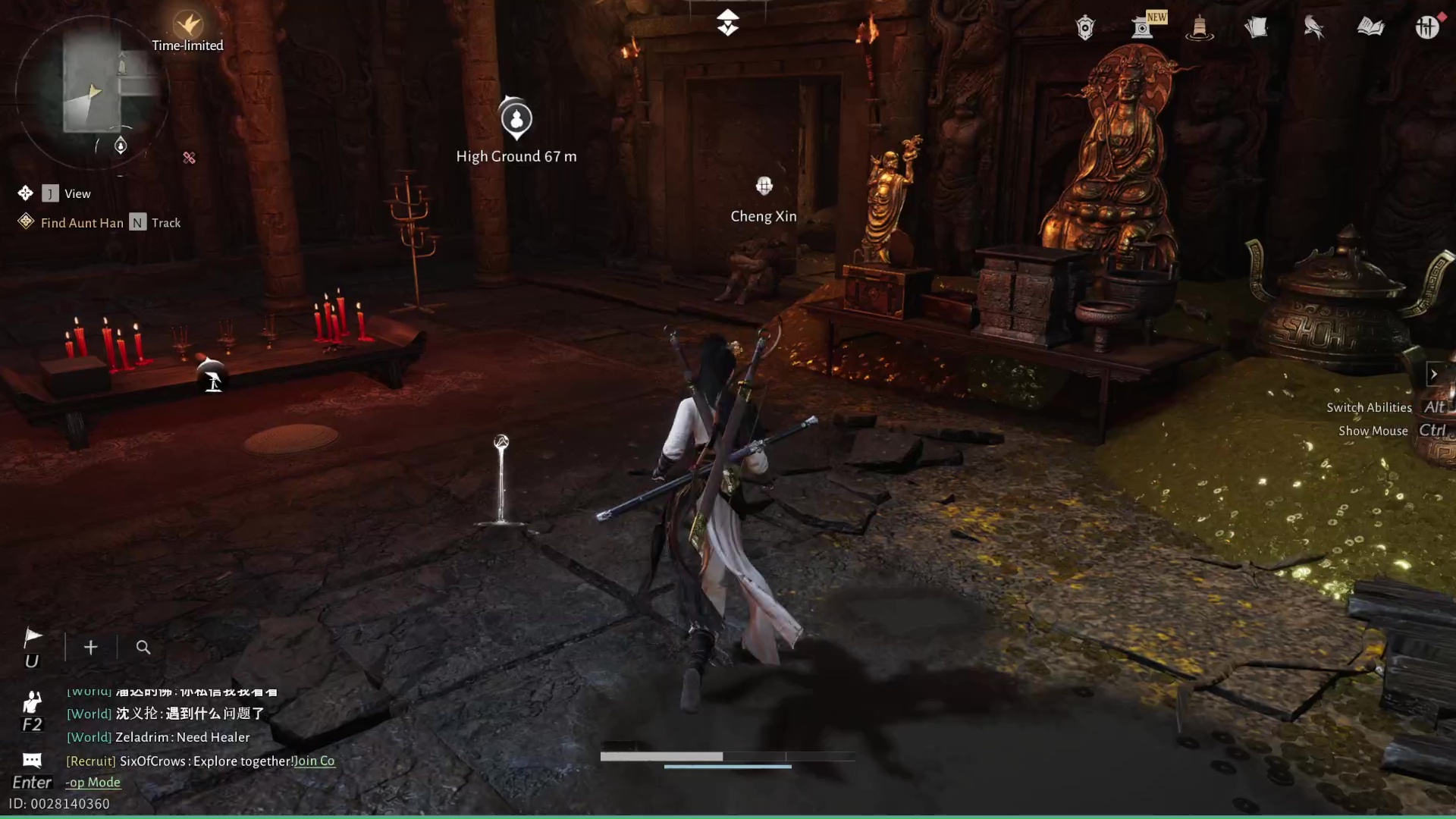Toggle Show Mouse option on the right

[1373, 431]
